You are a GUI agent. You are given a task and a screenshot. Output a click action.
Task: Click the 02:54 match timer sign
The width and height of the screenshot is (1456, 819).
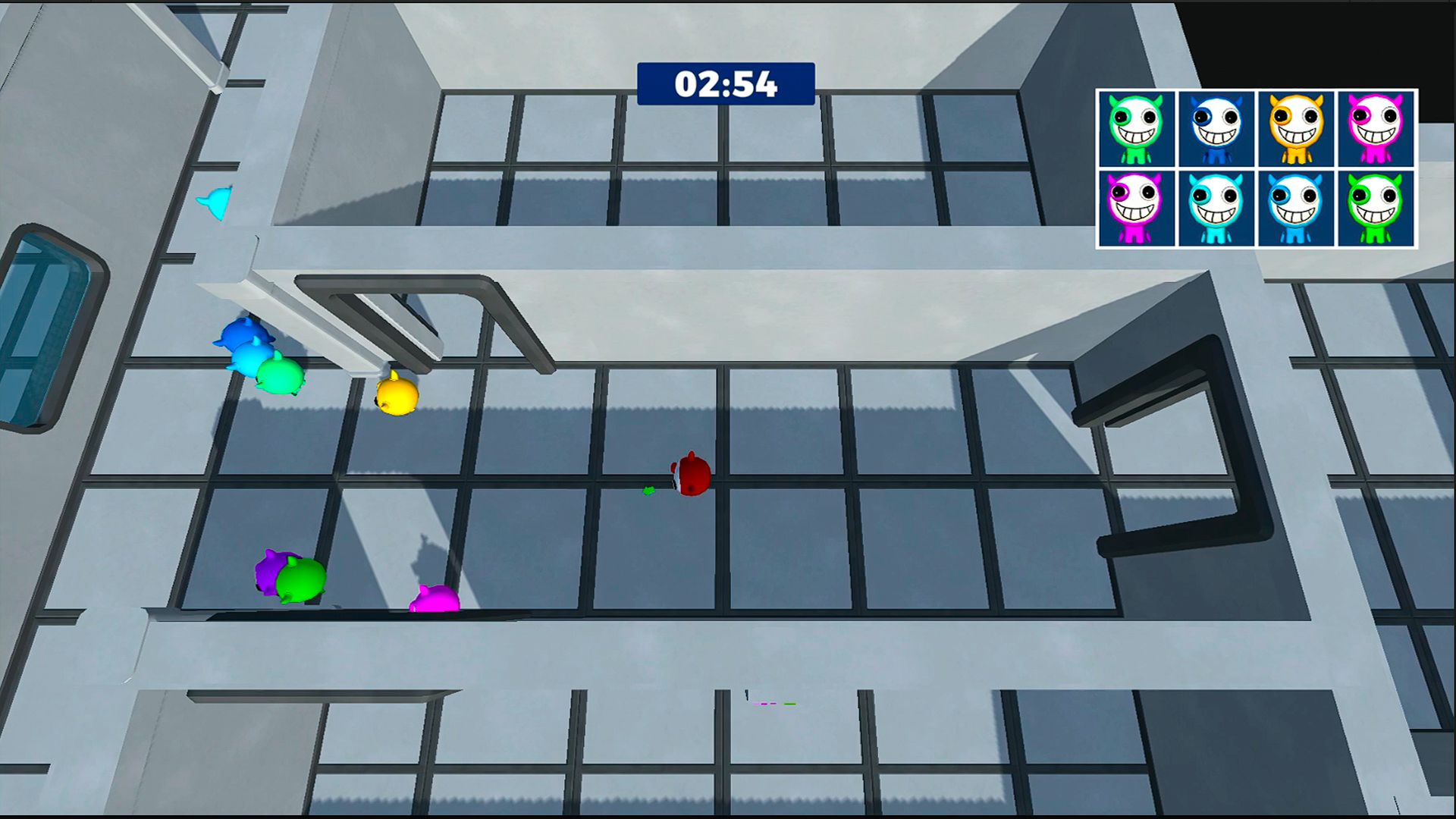726,83
